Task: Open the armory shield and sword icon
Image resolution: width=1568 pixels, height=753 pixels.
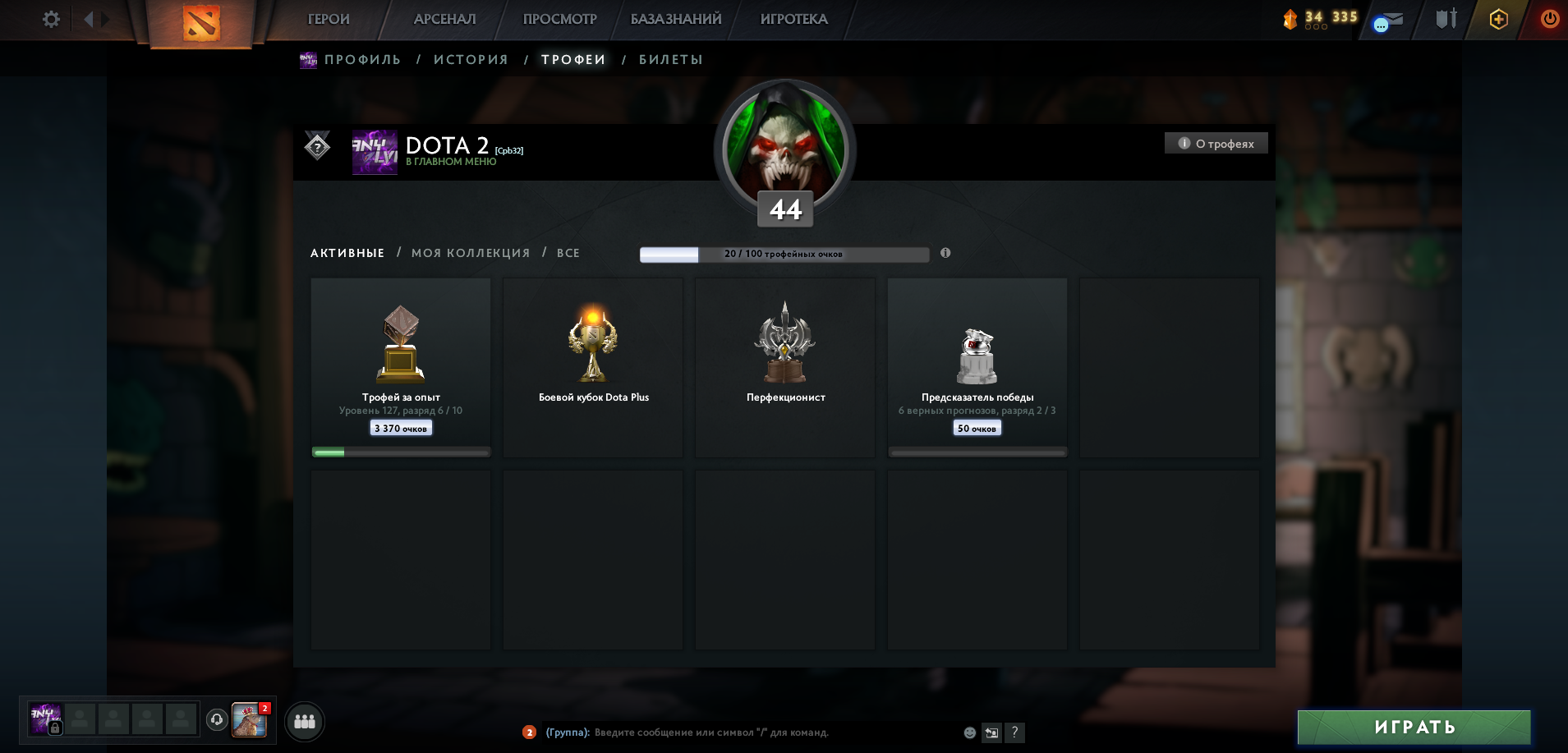Action: [x=1446, y=18]
